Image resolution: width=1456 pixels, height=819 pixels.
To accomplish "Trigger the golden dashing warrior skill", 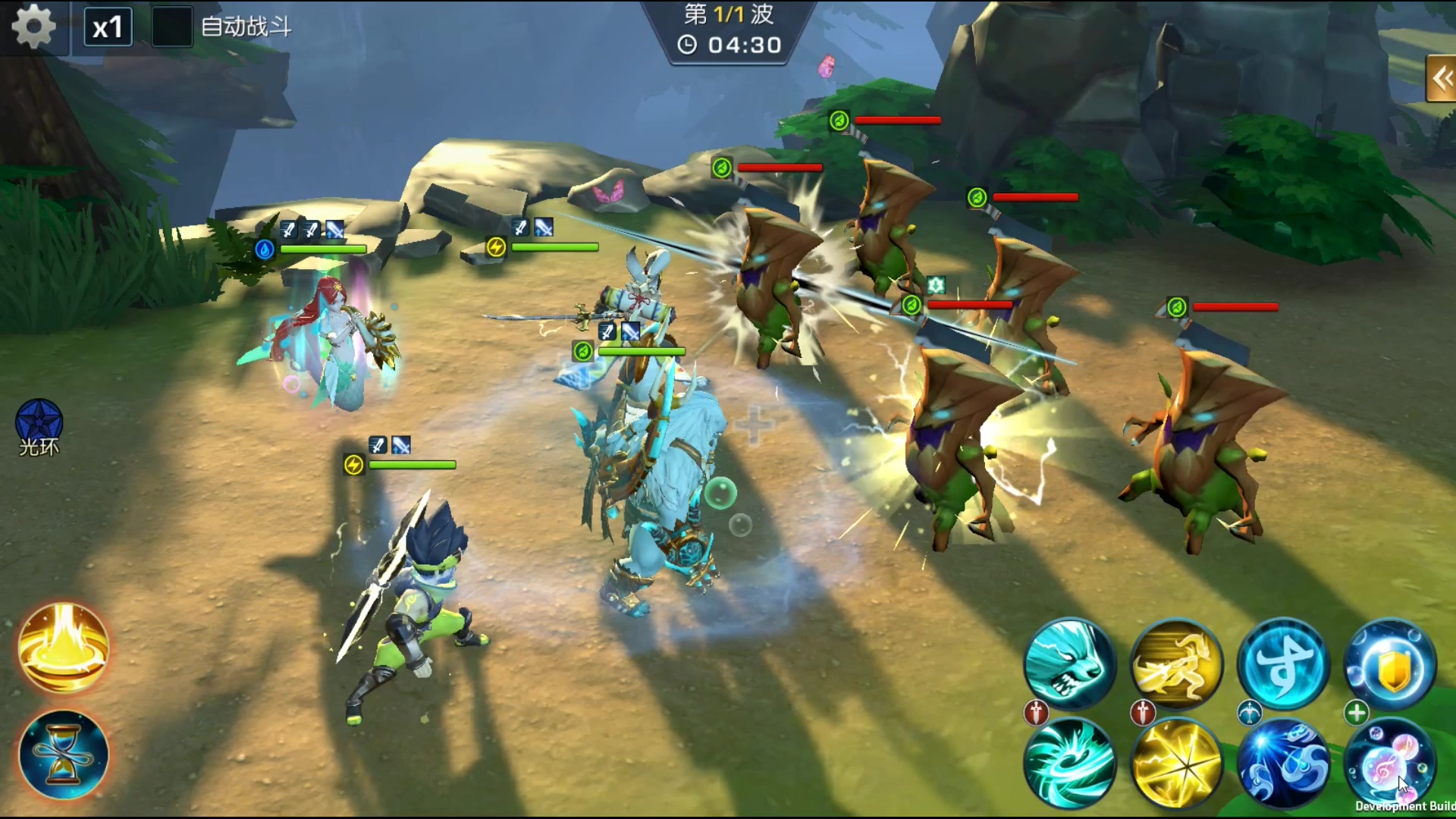I will pyautogui.click(x=1176, y=664).
